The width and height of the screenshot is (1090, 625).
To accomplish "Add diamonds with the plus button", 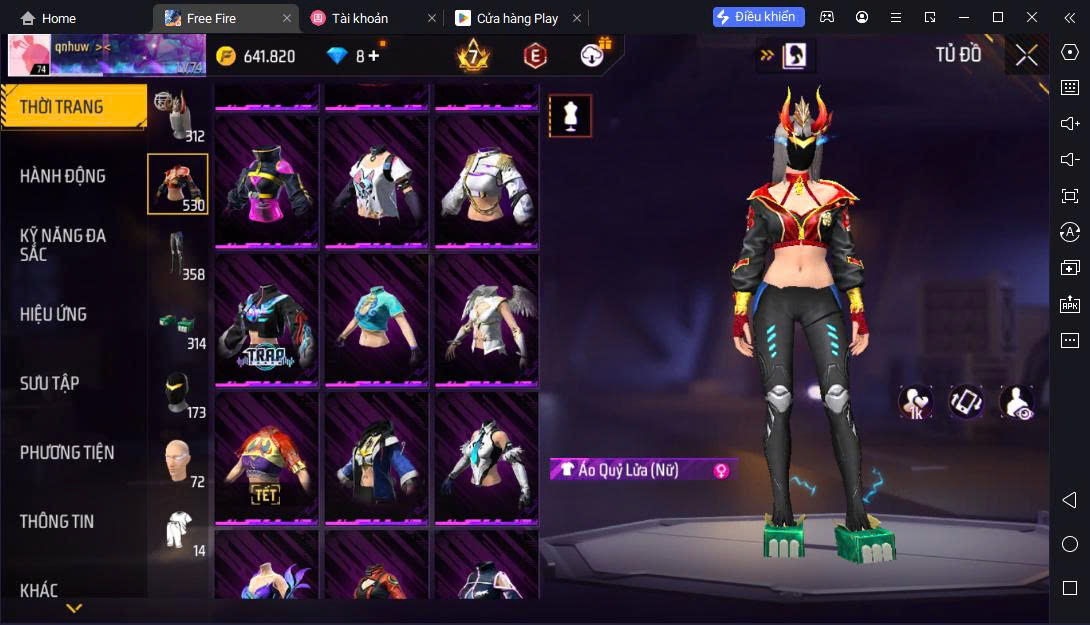I will pyautogui.click(x=374, y=56).
